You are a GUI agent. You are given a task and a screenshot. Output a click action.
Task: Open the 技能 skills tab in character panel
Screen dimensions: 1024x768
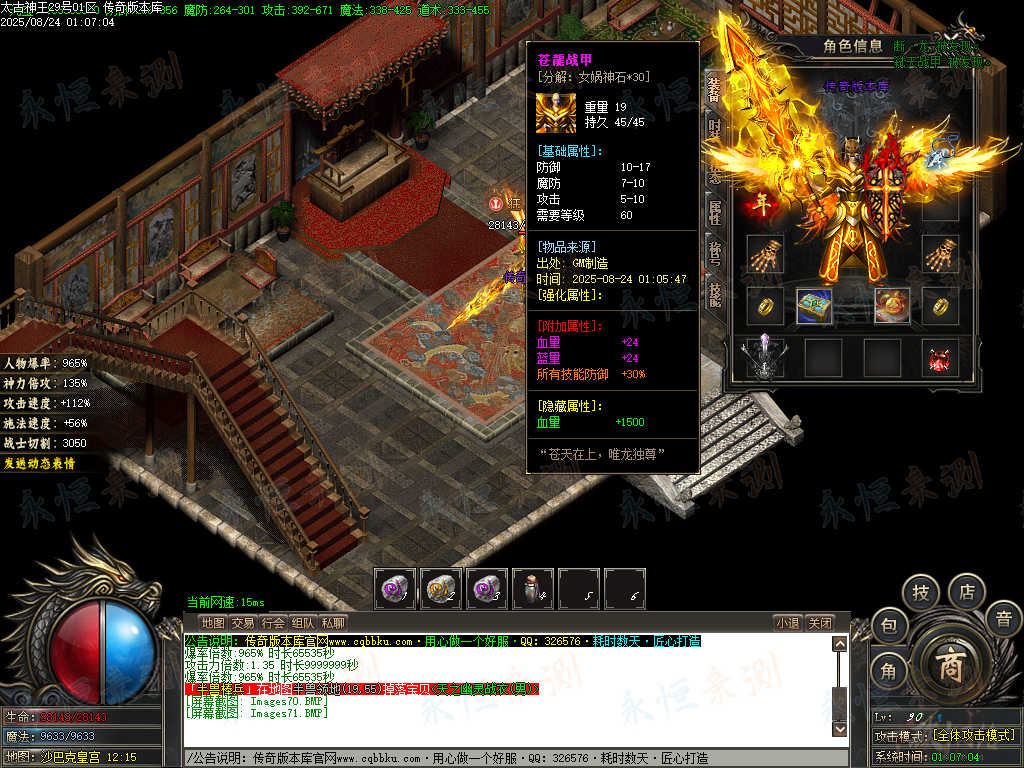point(714,293)
